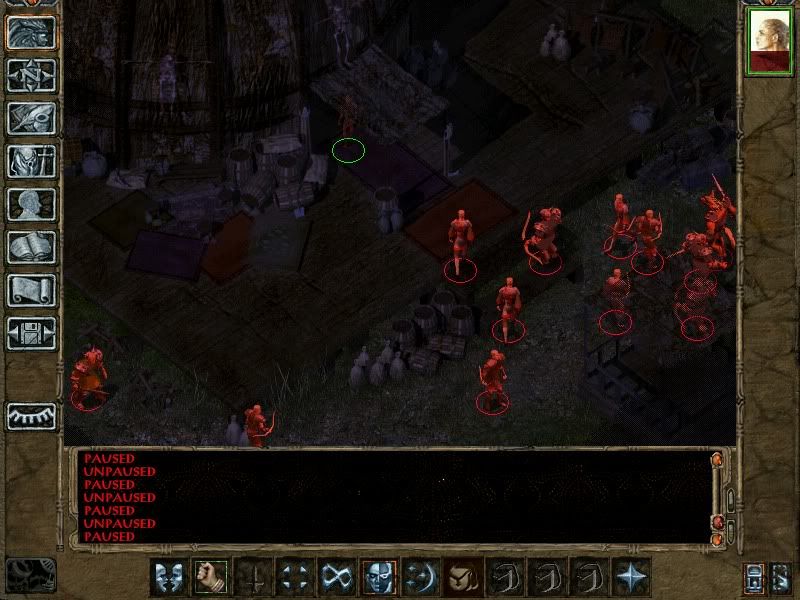Open the inventory screen
This screenshot has width=800, height=600.
point(31,161)
